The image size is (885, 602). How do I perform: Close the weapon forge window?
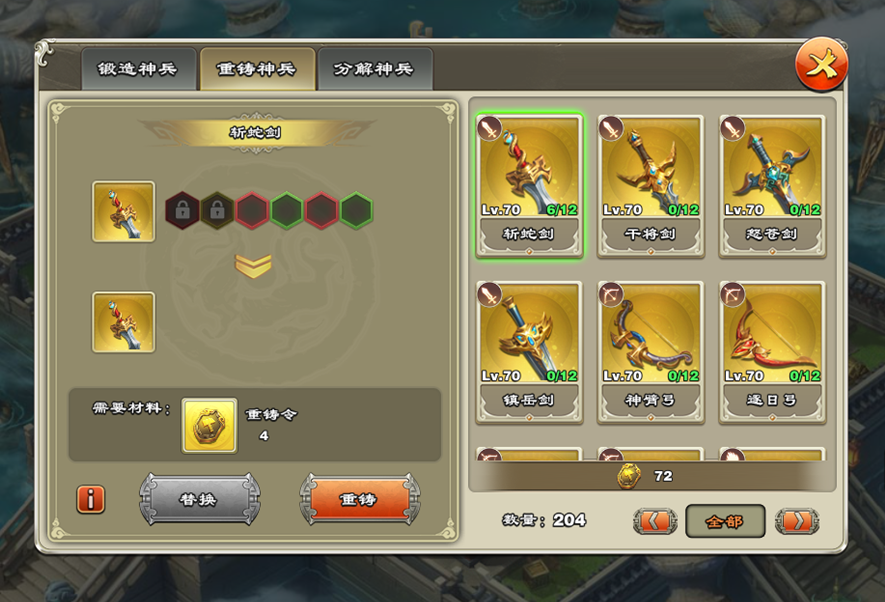(x=821, y=66)
